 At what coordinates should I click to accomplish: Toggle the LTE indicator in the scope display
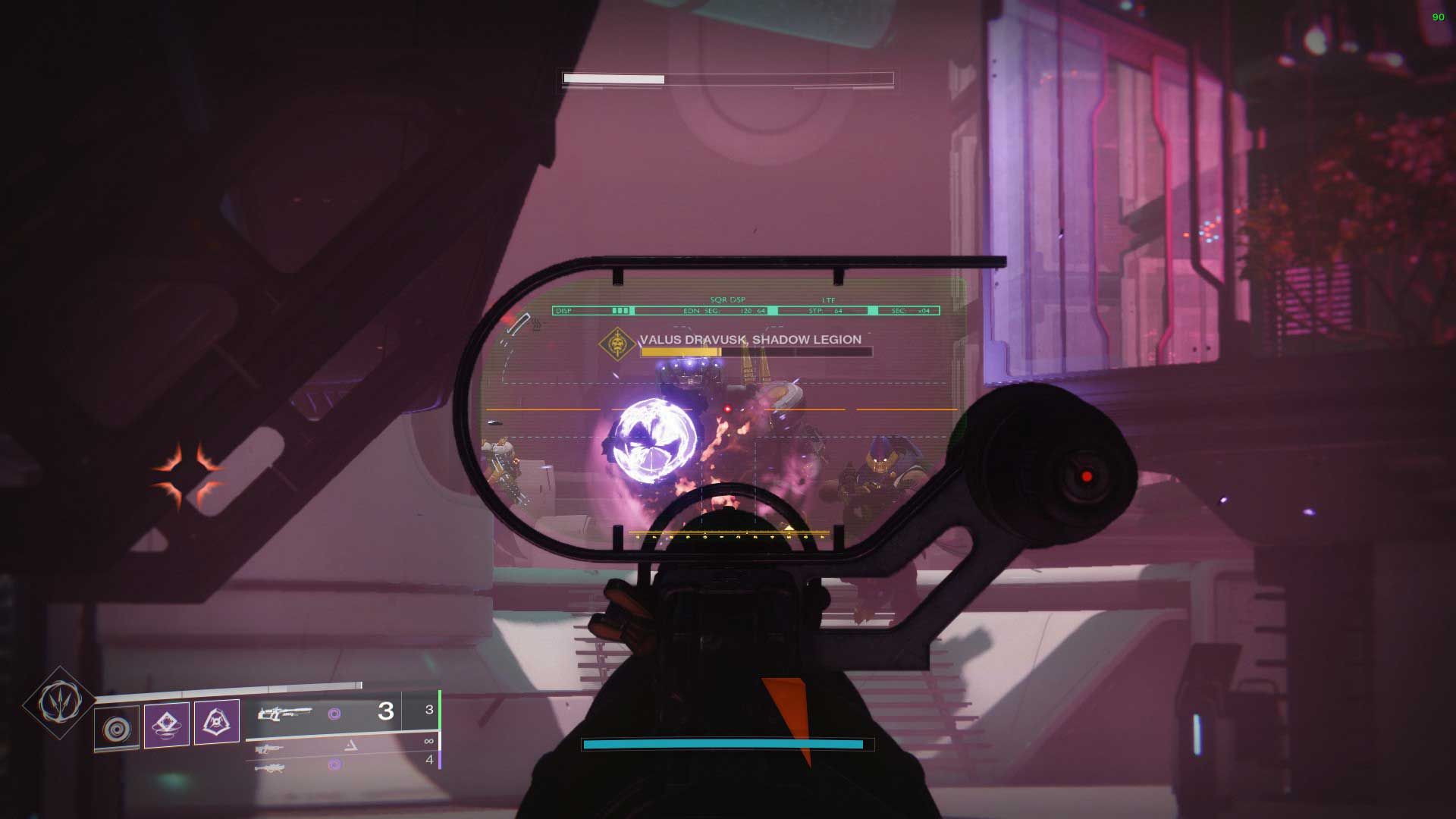click(x=828, y=300)
